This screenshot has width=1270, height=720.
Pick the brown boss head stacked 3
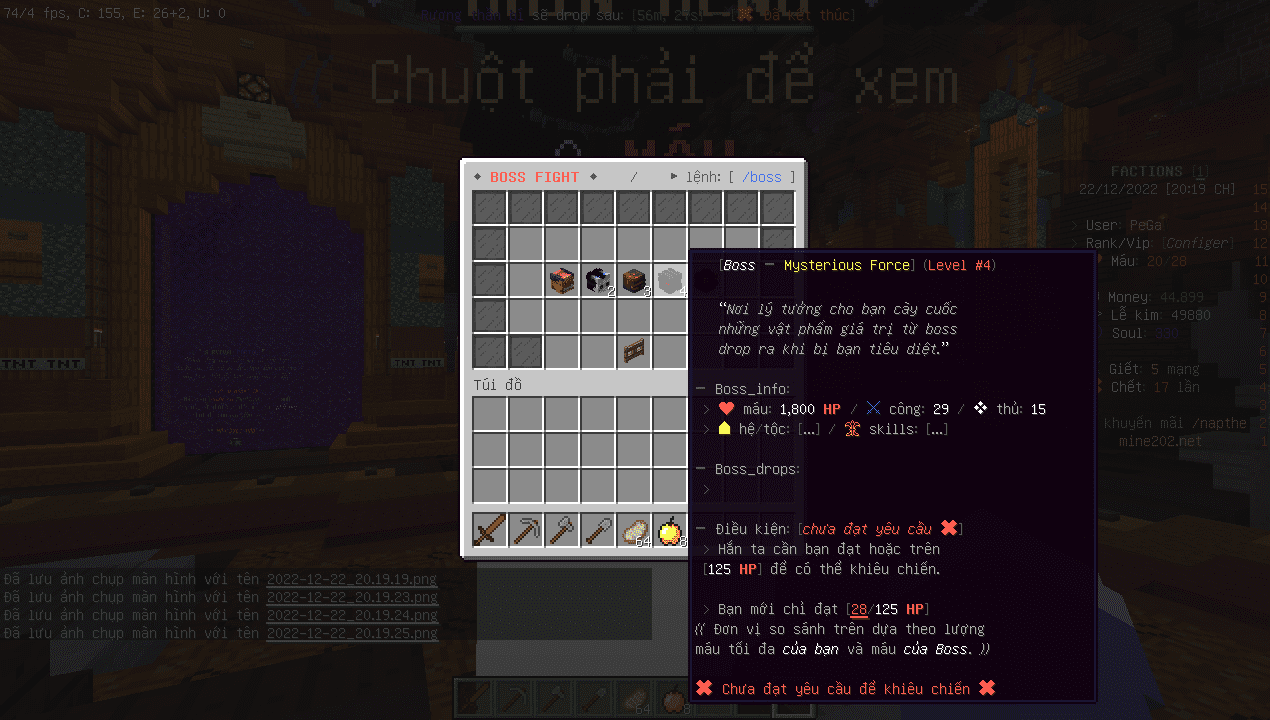[x=634, y=280]
